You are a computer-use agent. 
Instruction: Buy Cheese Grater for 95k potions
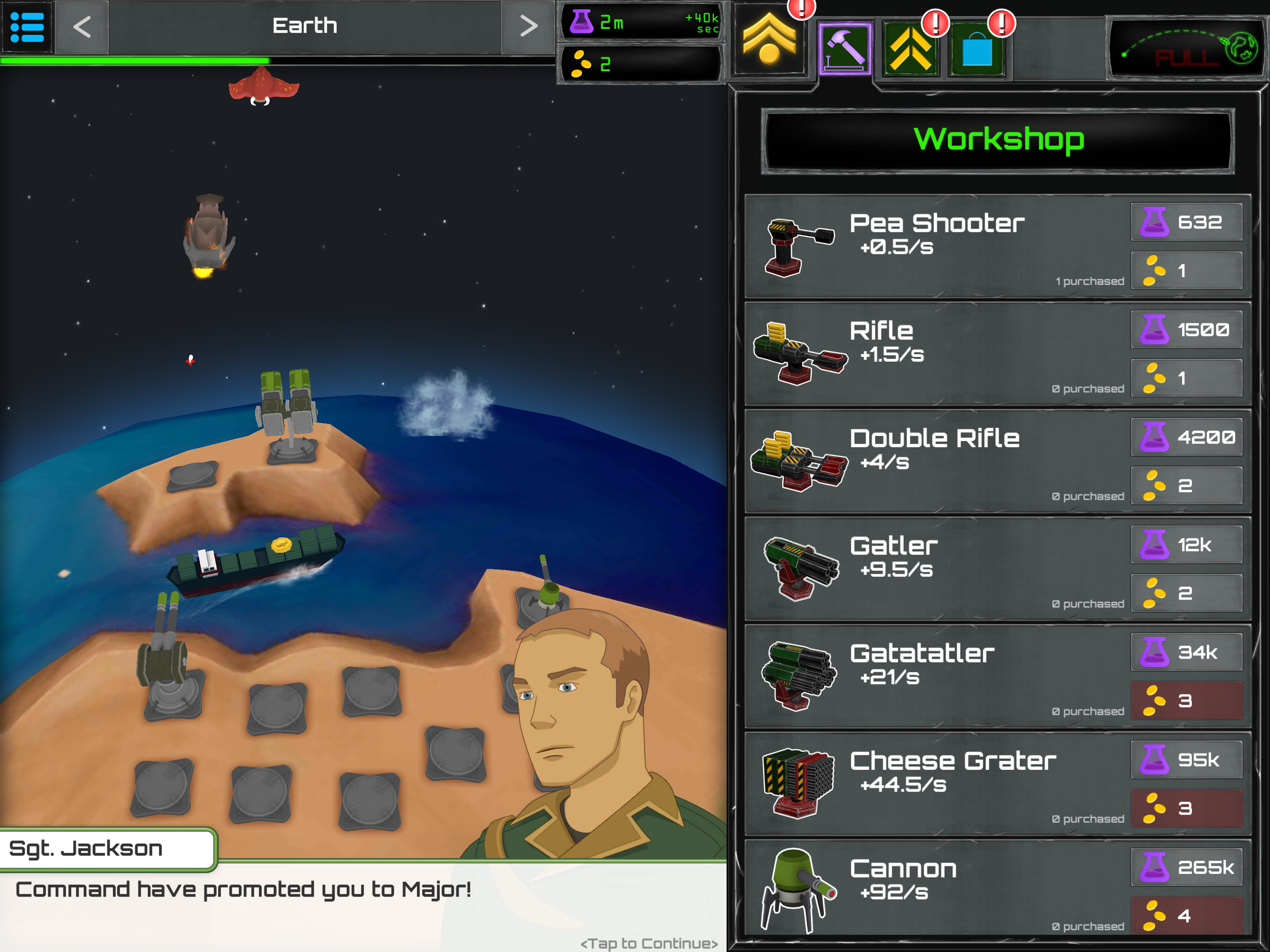point(1186,760)
